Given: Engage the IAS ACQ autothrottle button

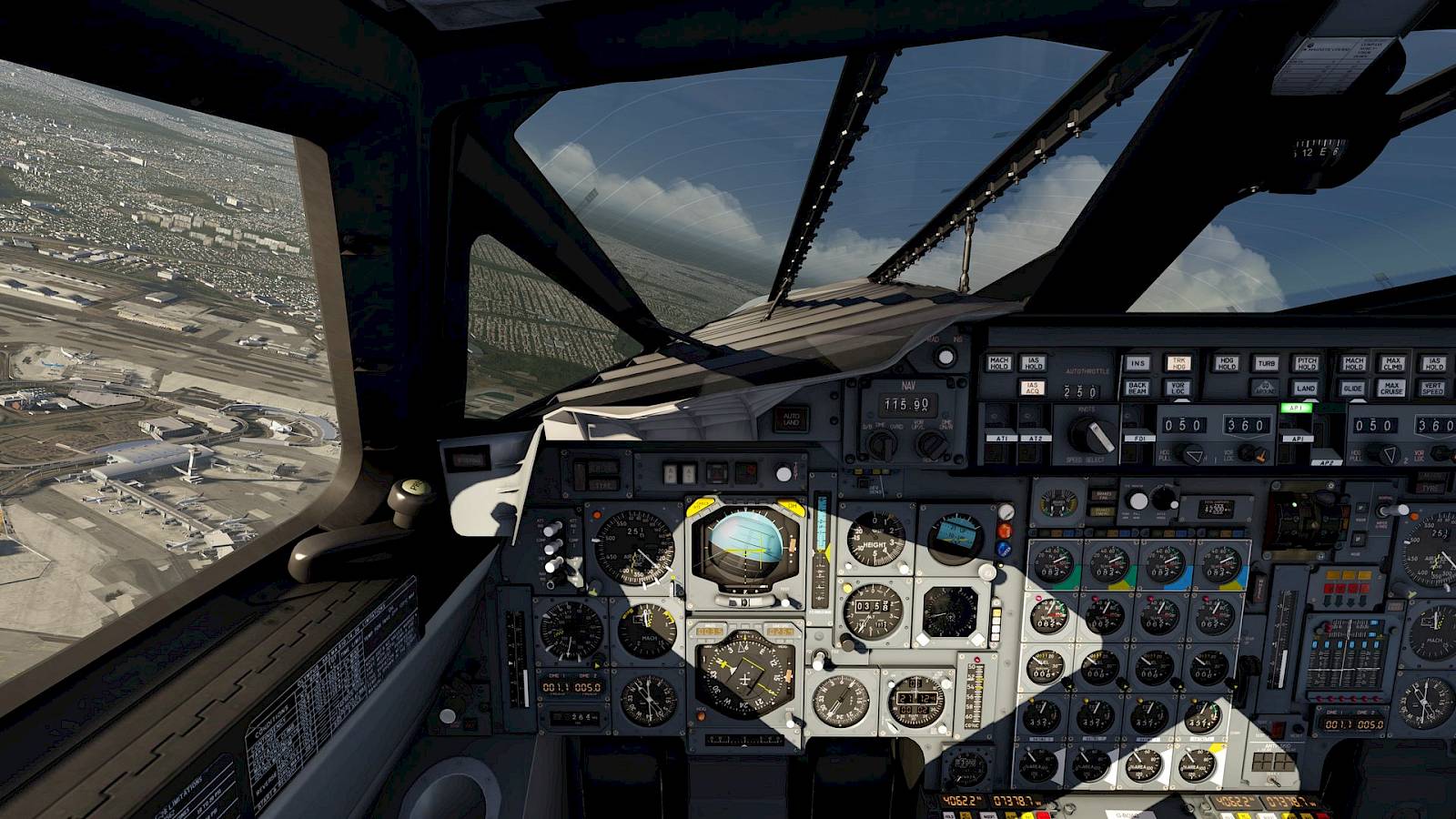Looking at the screenshot, I should pyautogui.click(x=1033, y=388).
